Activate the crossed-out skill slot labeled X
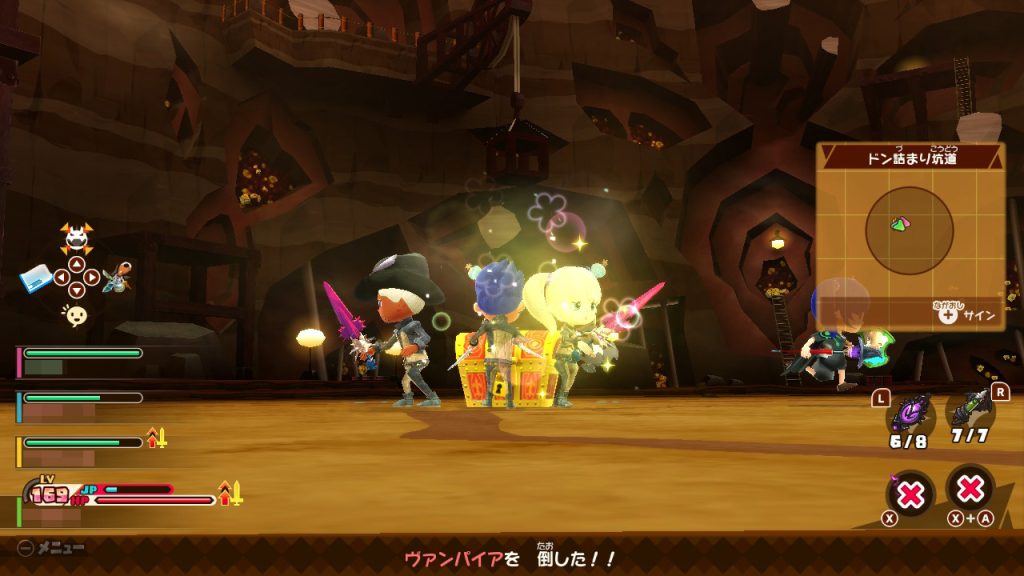 909,494
